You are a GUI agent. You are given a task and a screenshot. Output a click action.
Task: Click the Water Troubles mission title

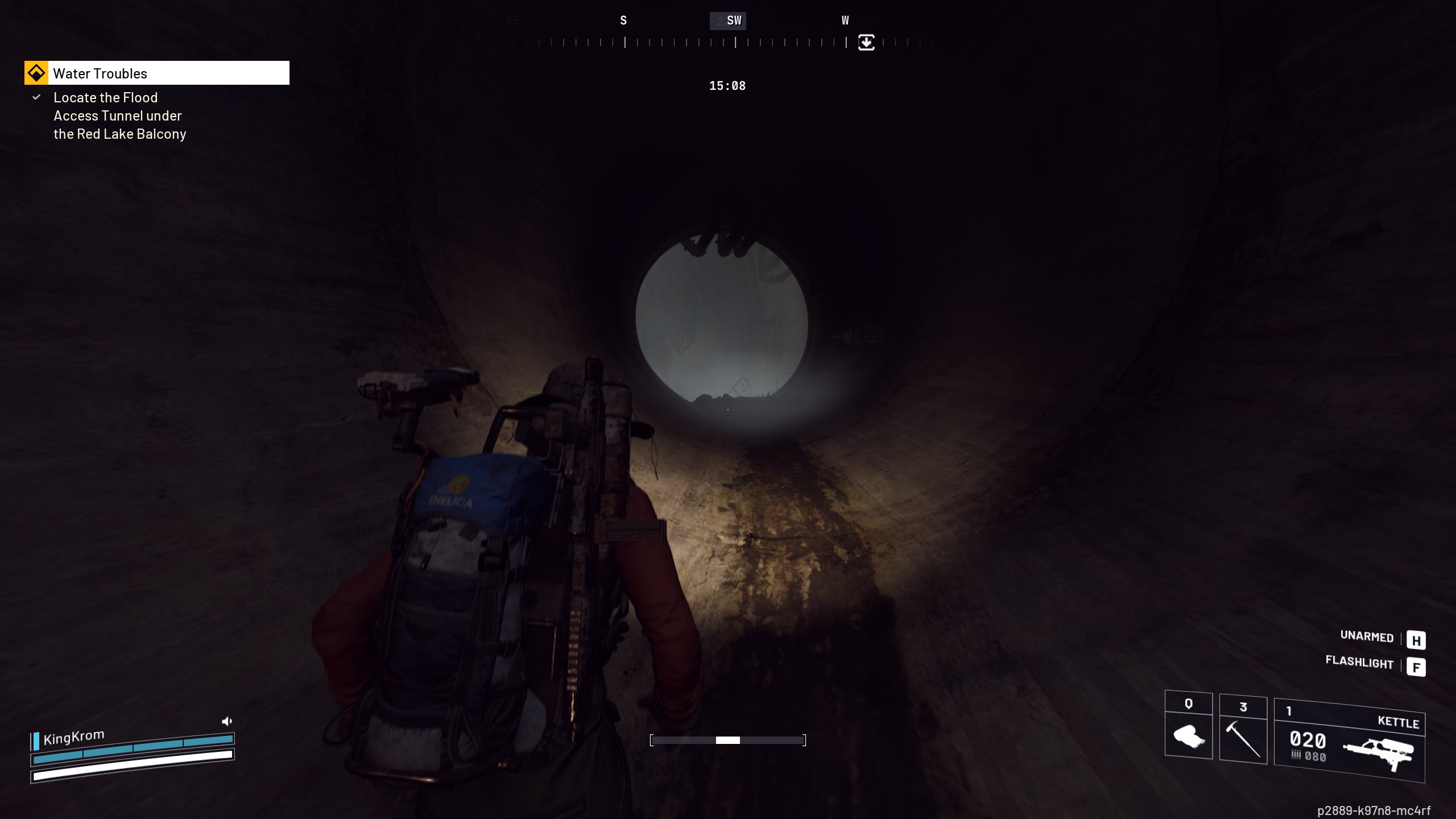[x=100, y=73]
